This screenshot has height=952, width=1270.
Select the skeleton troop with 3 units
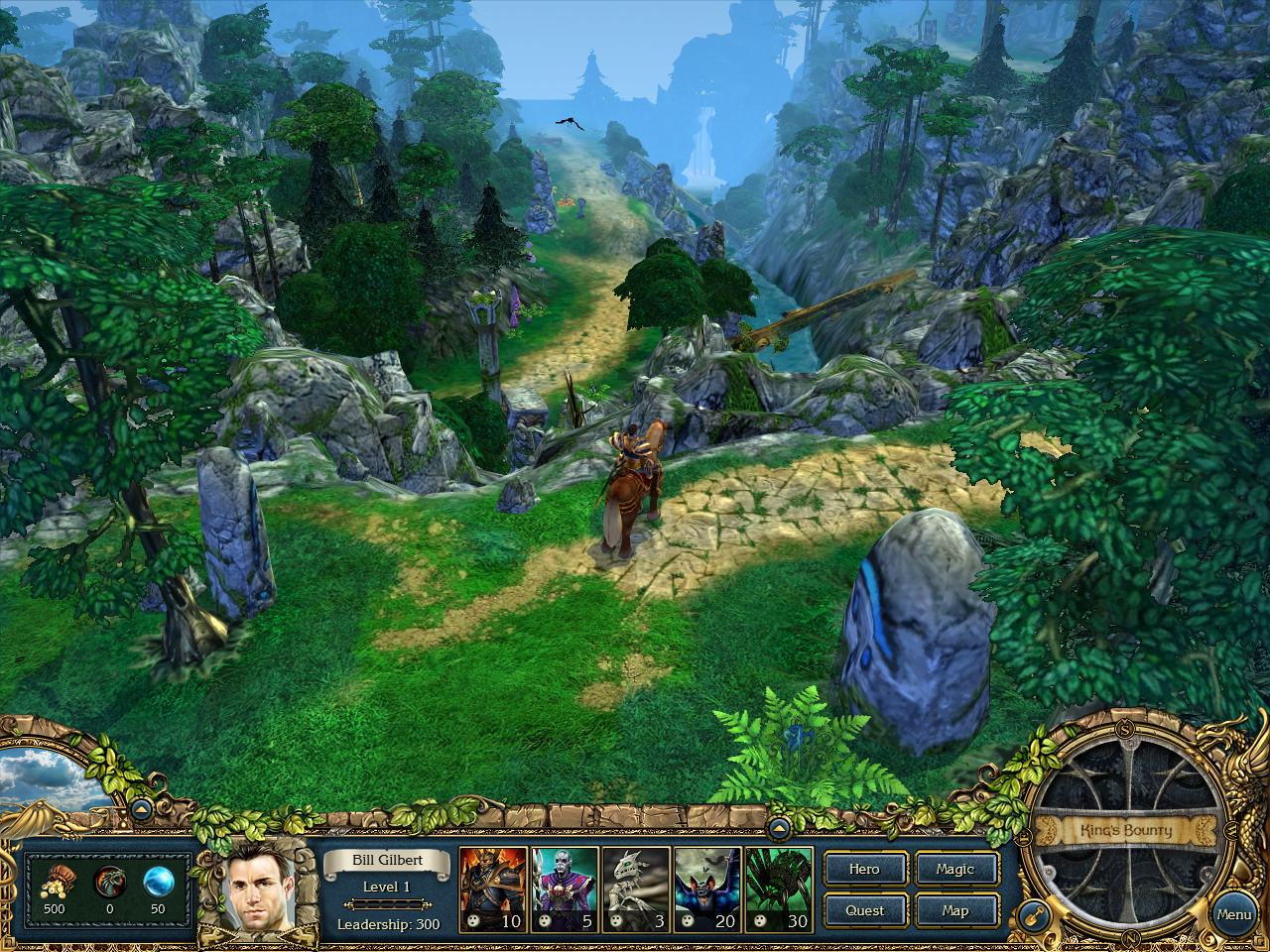(636, 890)
